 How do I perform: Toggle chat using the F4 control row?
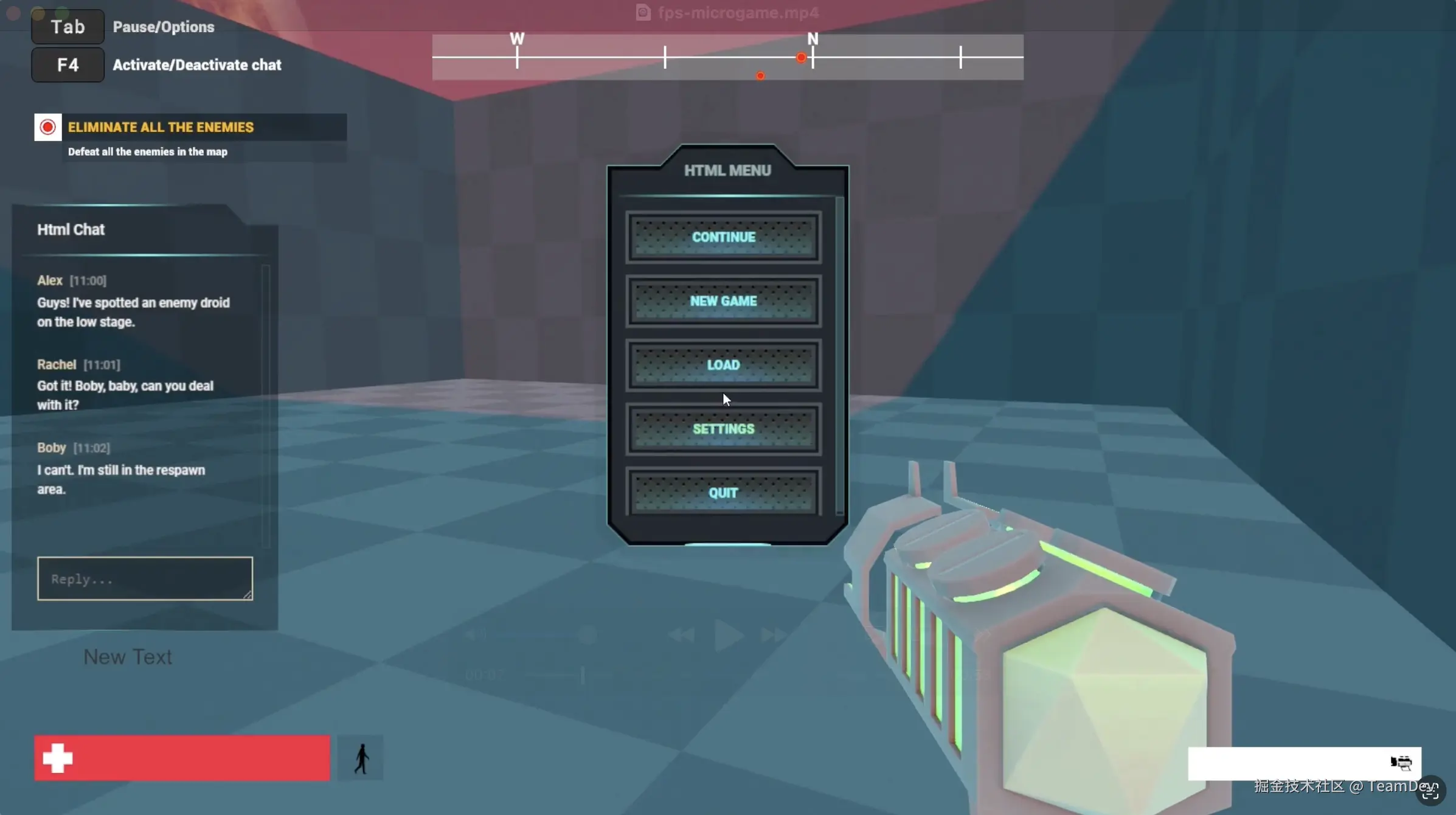pyautogui.click(x=67, y=64)
